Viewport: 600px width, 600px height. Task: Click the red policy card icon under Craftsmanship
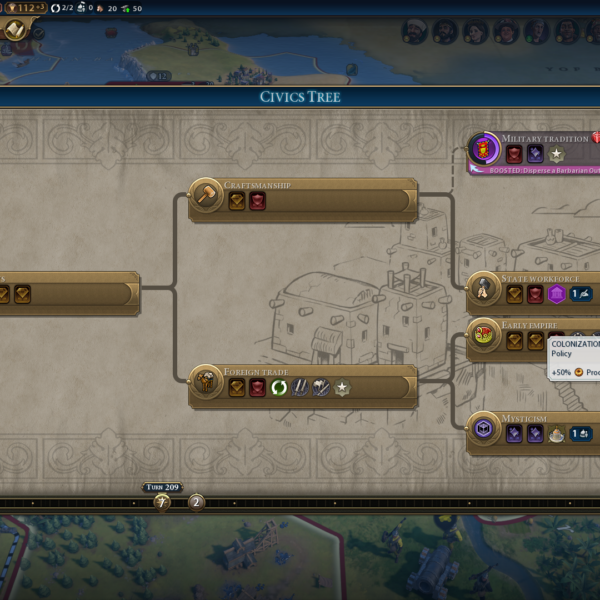pos(257,201)
